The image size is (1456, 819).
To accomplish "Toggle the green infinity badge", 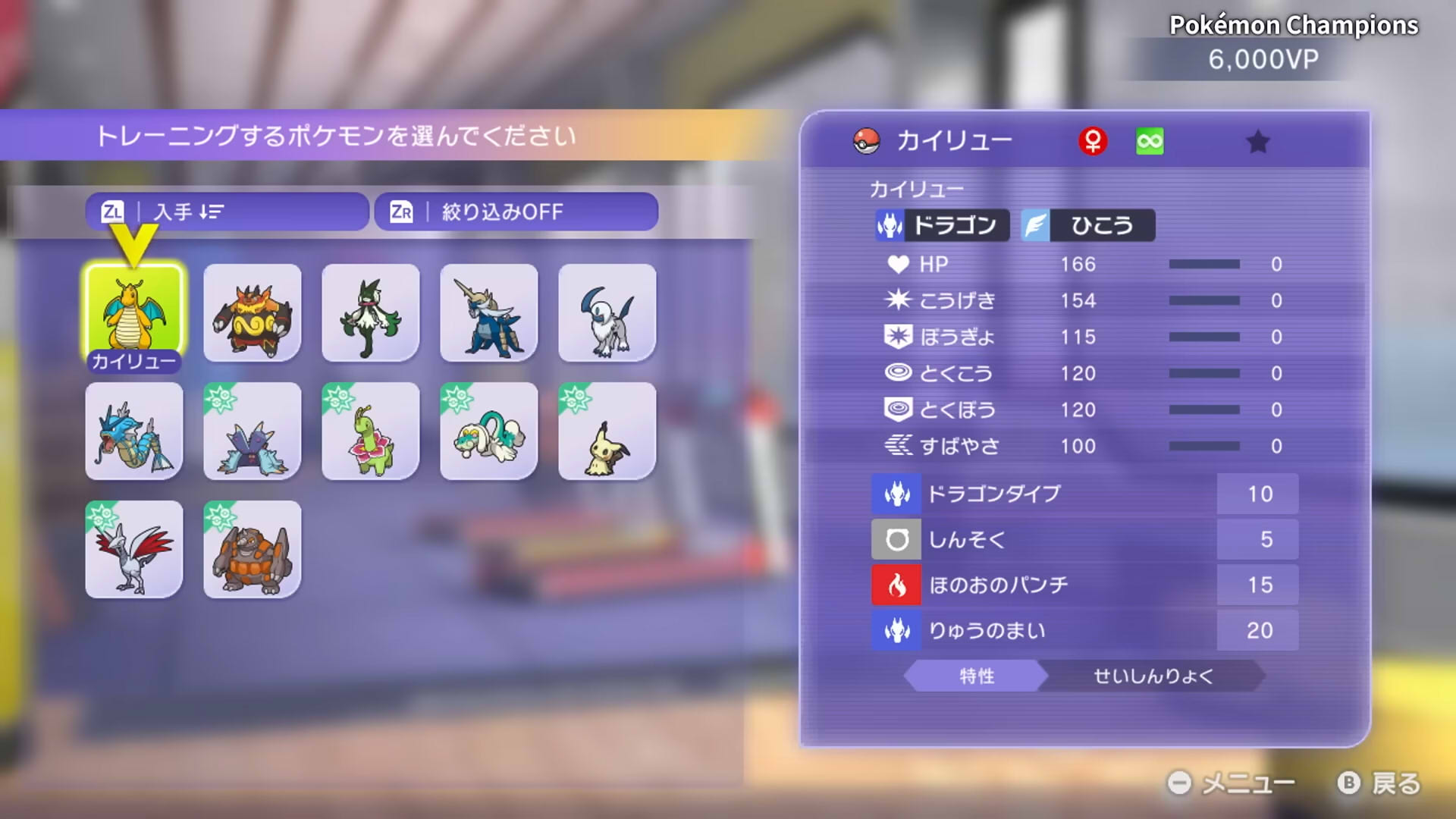I will click(x=1150, y=140).
